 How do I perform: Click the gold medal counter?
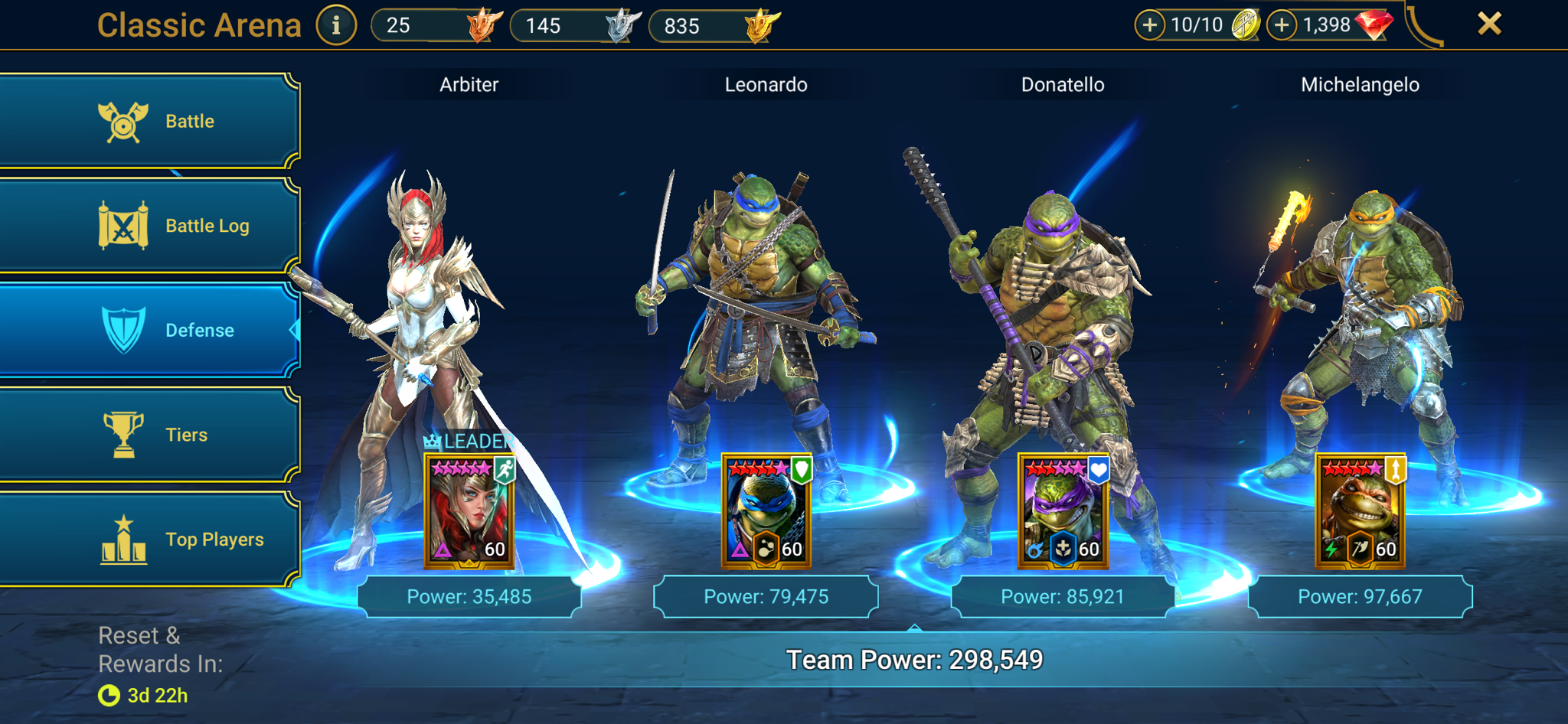[714, 25]
